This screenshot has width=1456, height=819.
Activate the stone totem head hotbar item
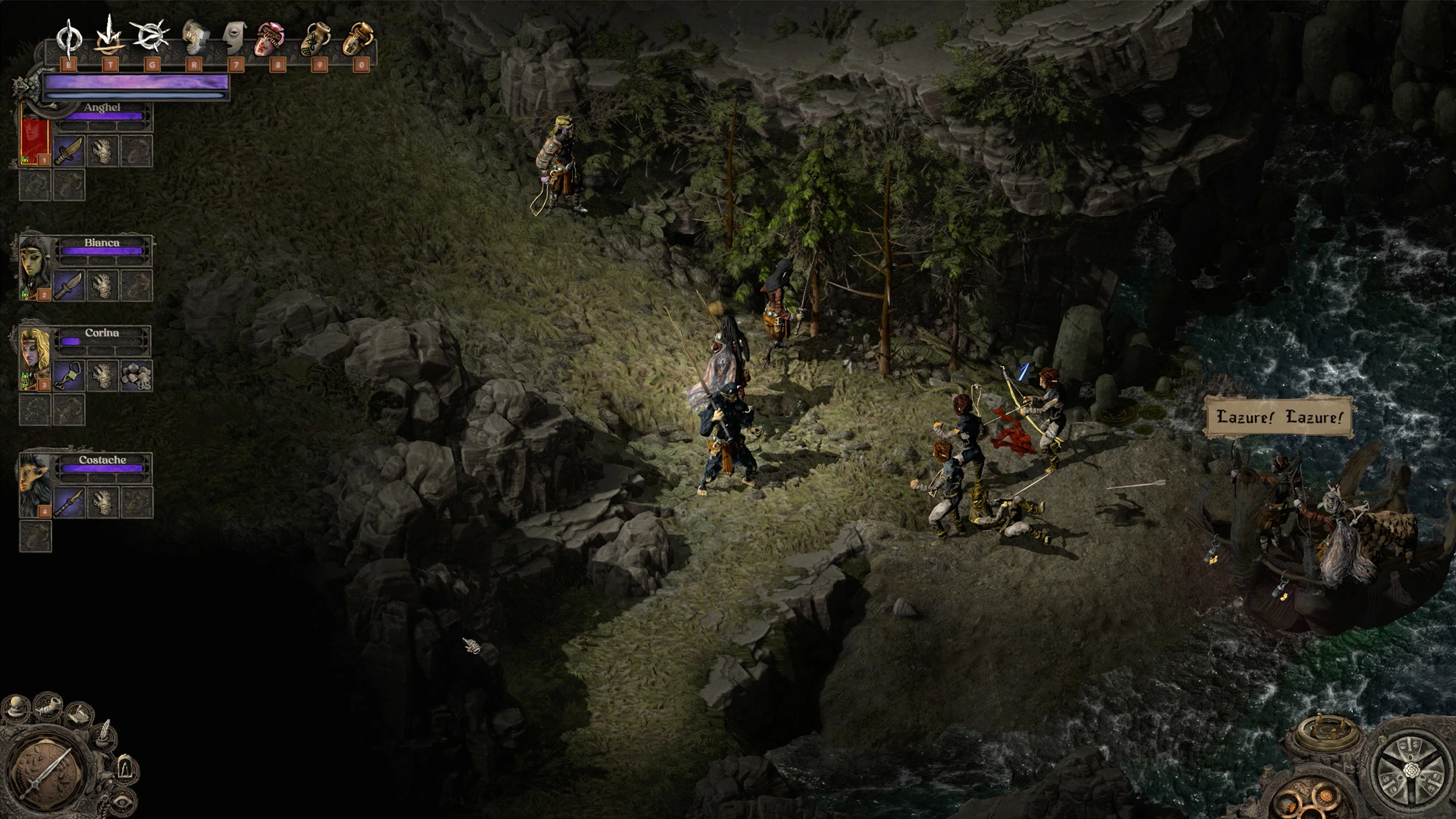coord(193,38)
